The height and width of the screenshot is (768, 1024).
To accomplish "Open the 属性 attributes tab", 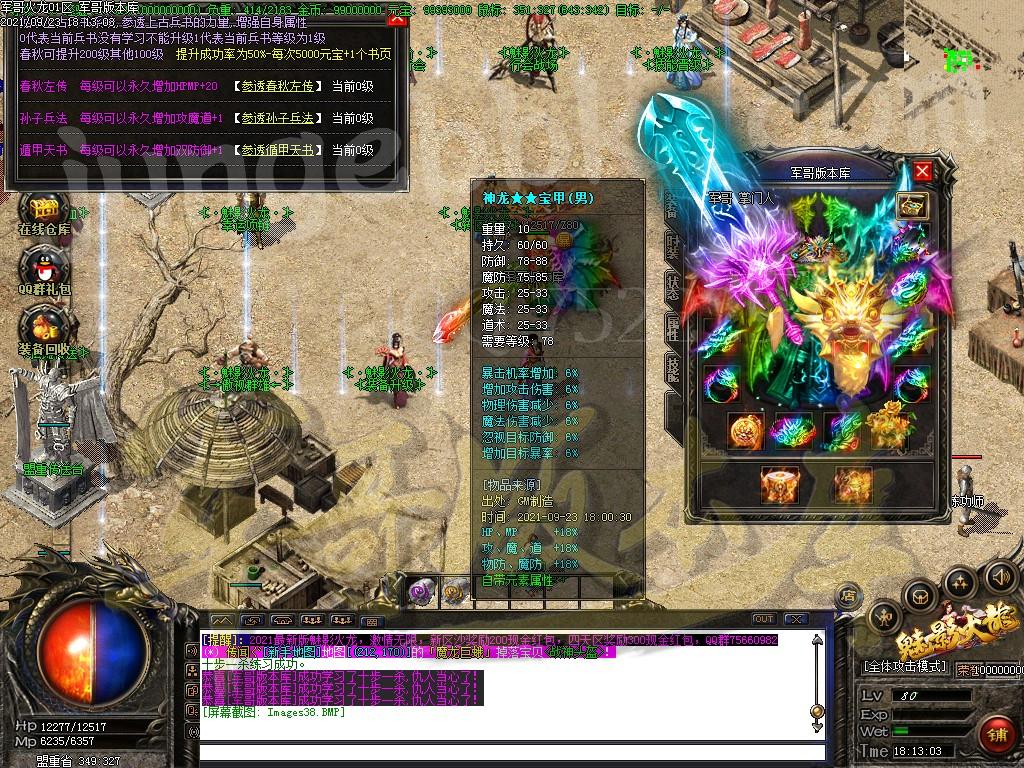I will [674, 328].
